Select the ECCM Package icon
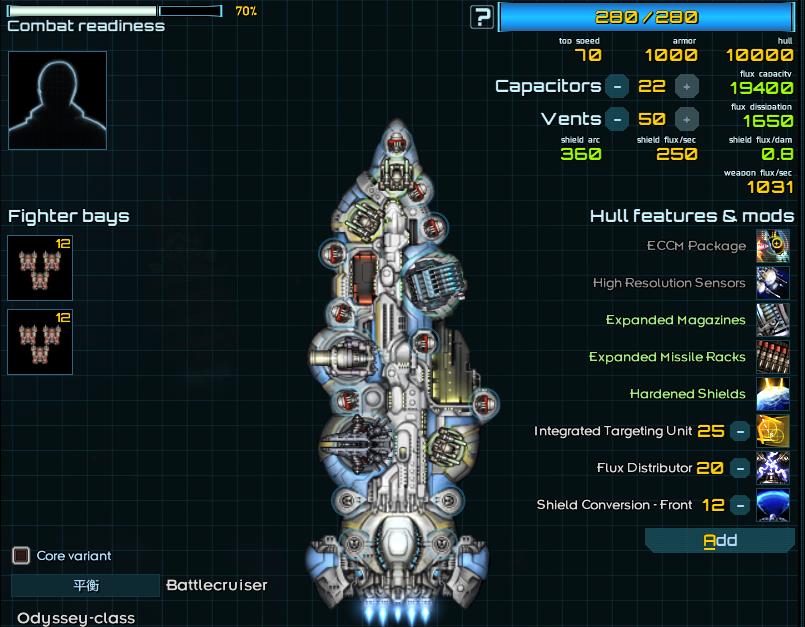This screenshot has width=805, height=627. click(x=773, y=246)
